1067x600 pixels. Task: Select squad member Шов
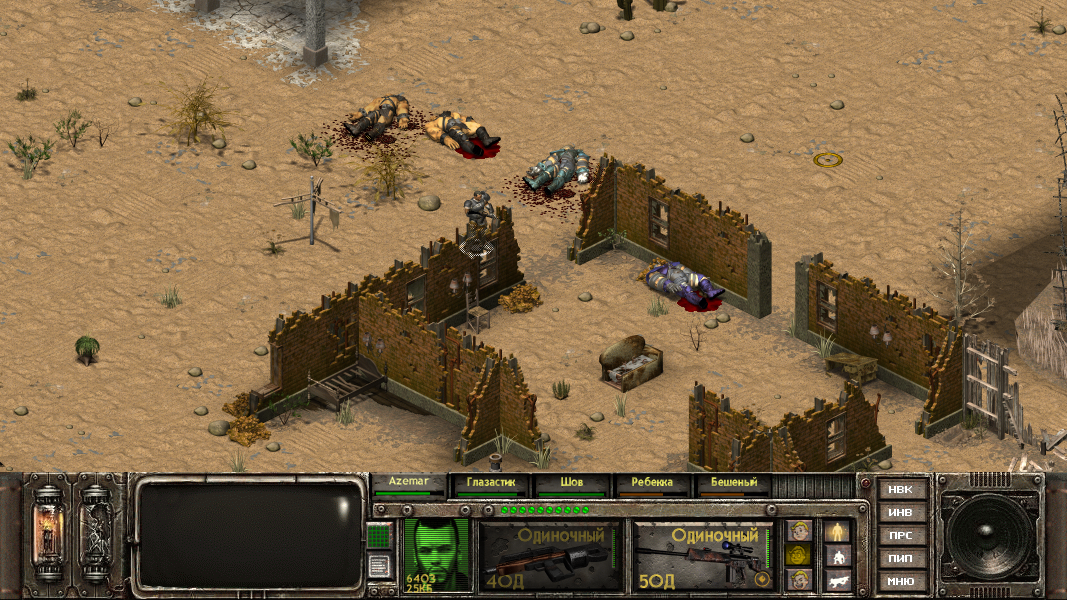pos(571,484)
